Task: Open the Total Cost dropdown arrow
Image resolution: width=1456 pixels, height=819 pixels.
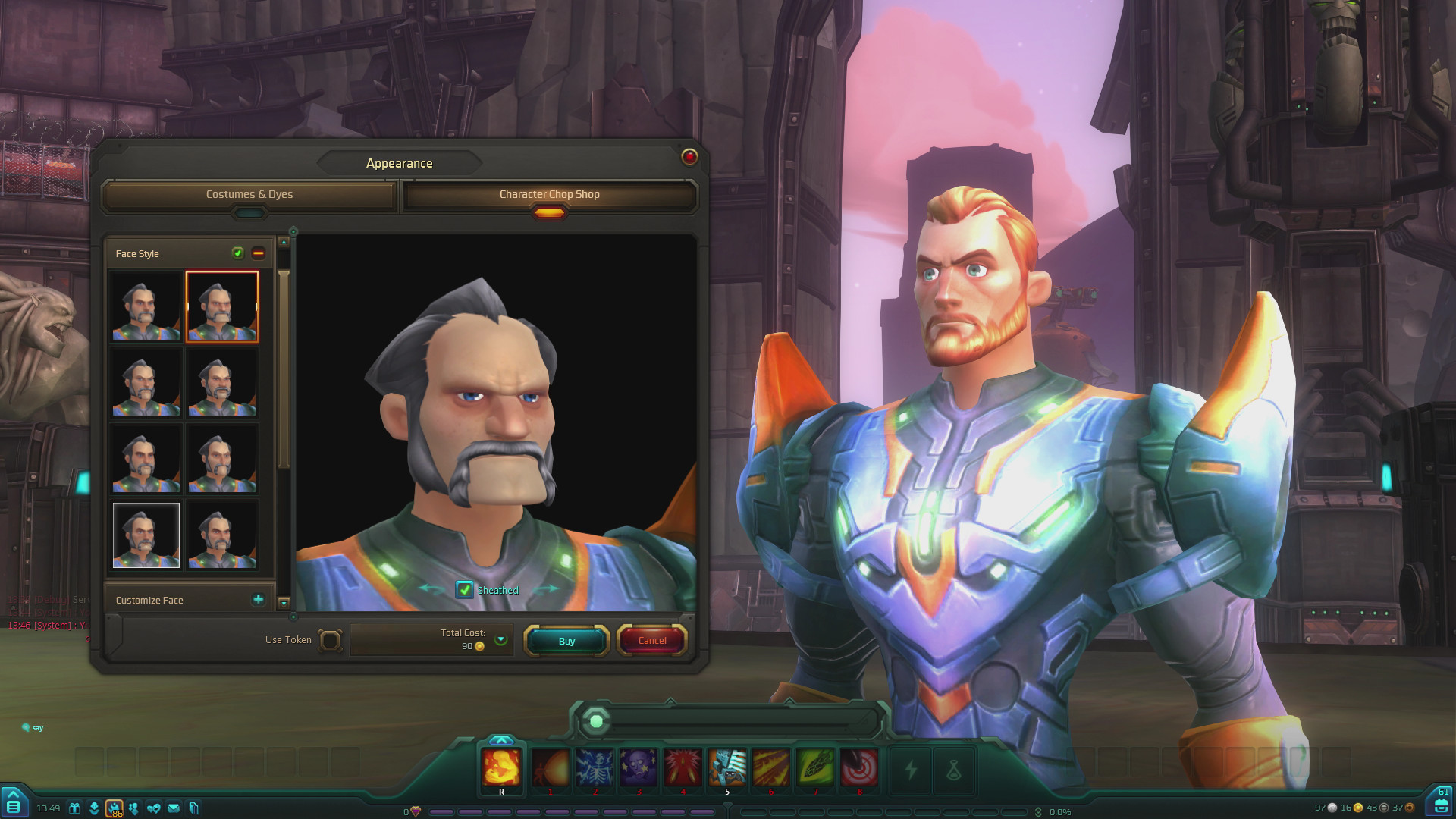Action: pyautogui.click(x=500, y=639)
